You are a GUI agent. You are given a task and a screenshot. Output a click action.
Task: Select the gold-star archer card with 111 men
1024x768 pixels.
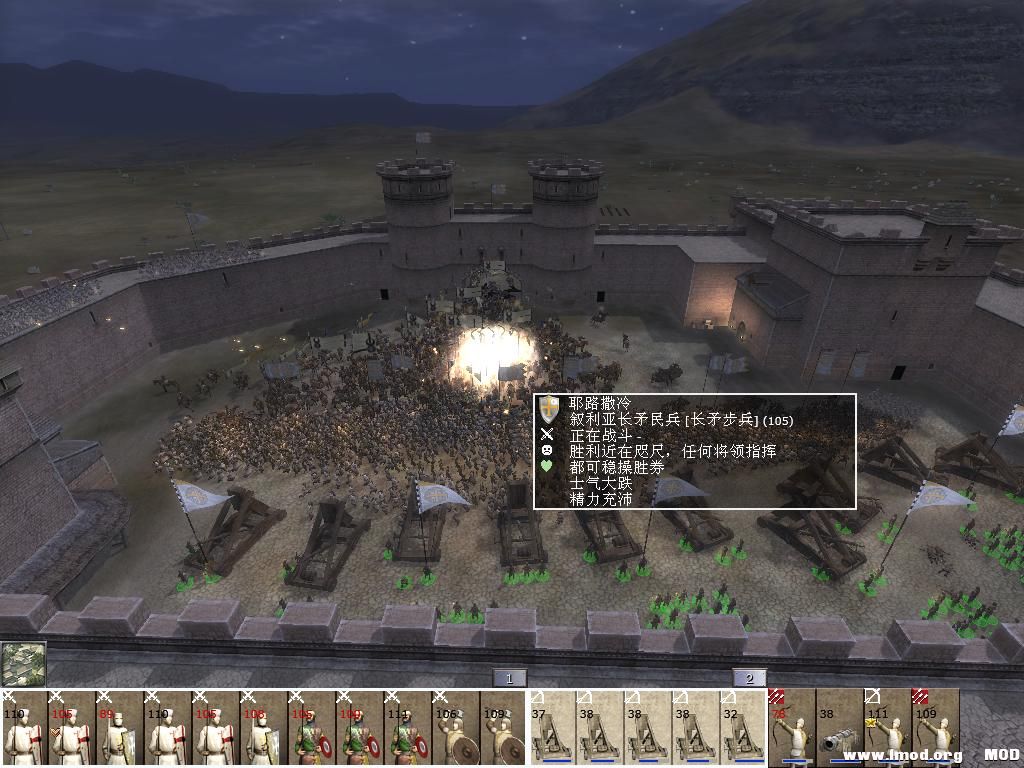pyautogui.click(x=887, y=728)
